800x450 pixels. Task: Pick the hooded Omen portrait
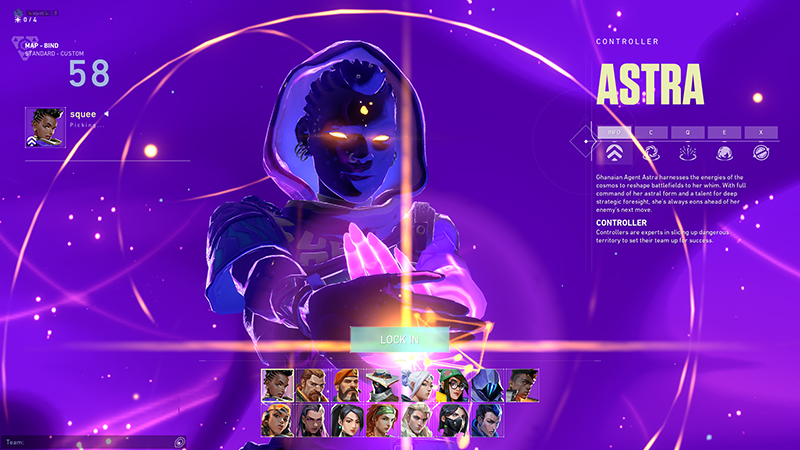[487, 384]
